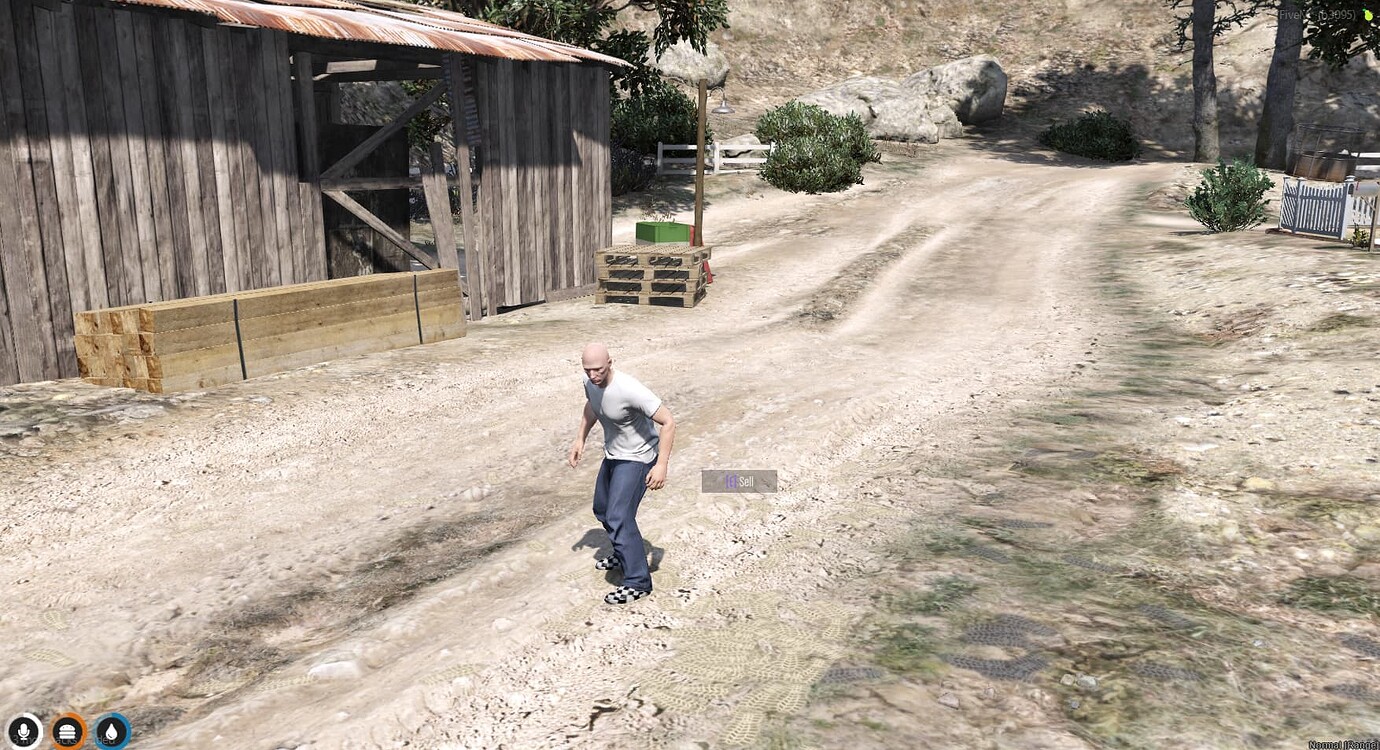Toggle the voice chat microphone indicator
This screenshot has width=1380, height=750.
[x=23, y=730]
